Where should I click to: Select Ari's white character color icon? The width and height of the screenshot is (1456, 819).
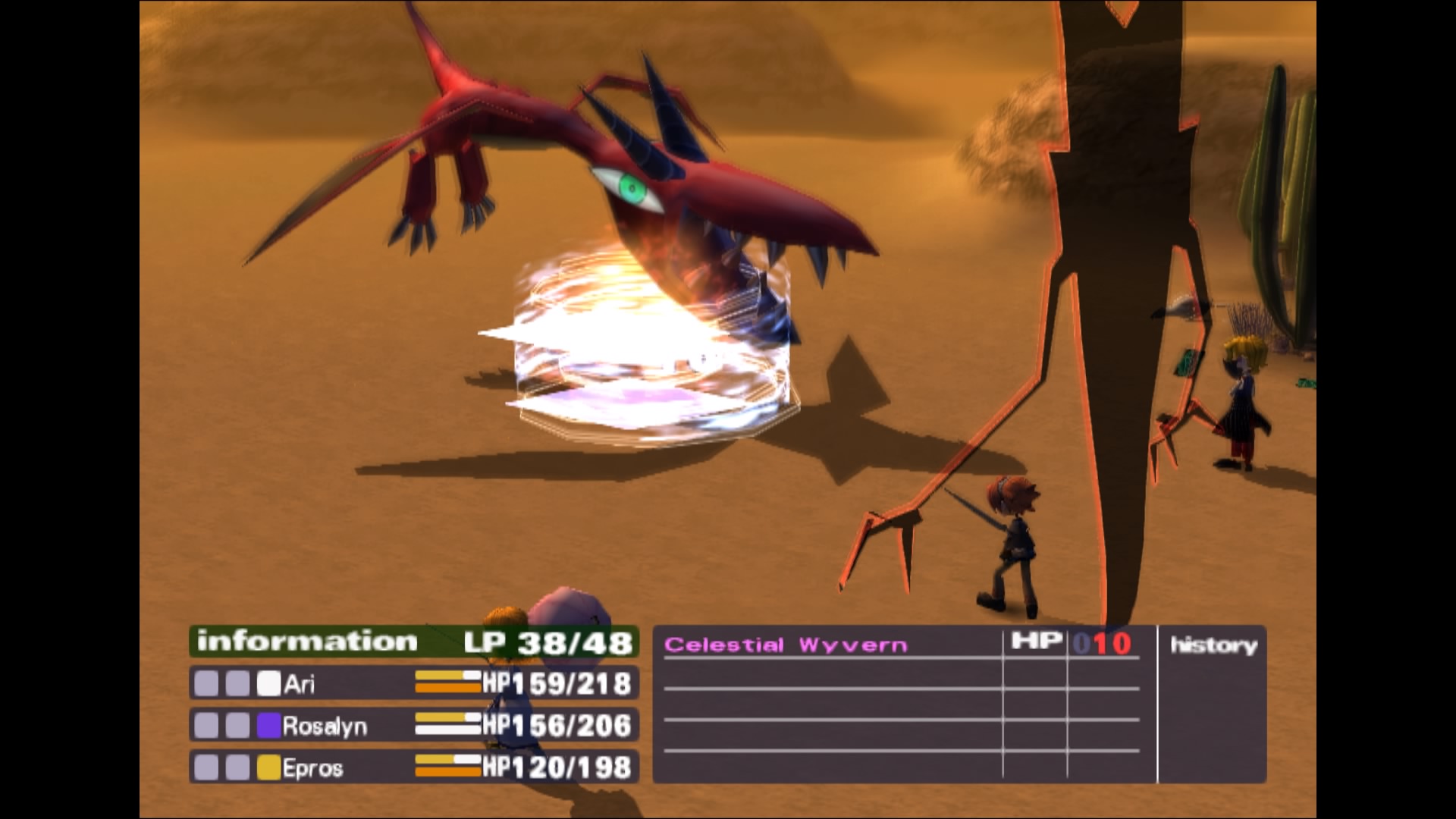[271, 683]
